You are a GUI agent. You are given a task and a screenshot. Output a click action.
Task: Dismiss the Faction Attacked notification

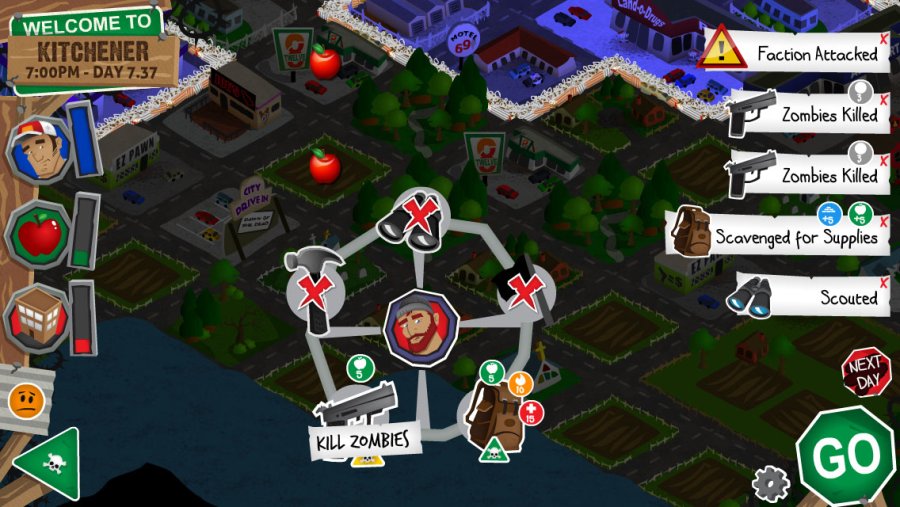(x=884, y=38)
